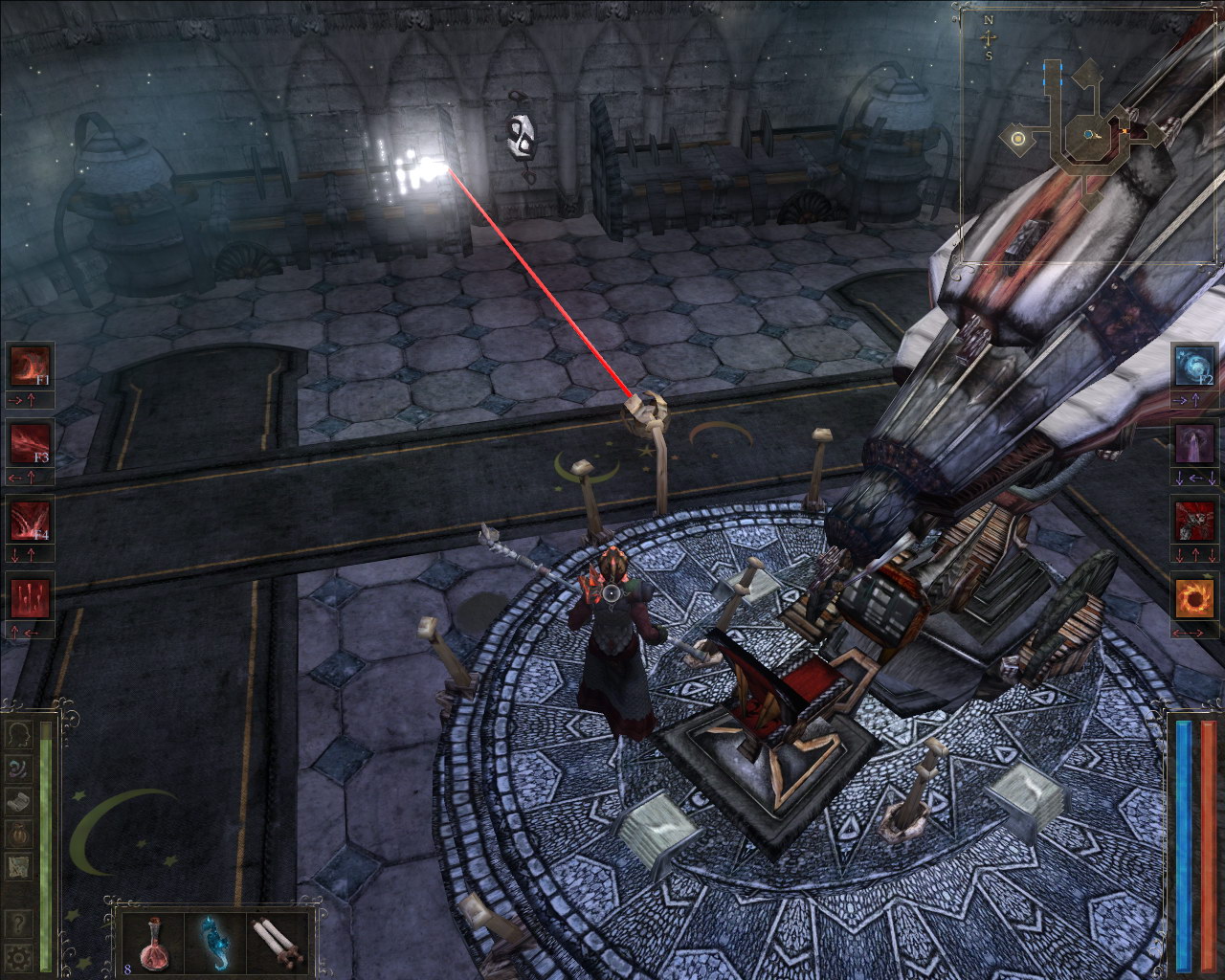Viewport: 1225px width, 980px height.
Task: Cast the fiery ring spell
Action: [x=1194, y=599]
